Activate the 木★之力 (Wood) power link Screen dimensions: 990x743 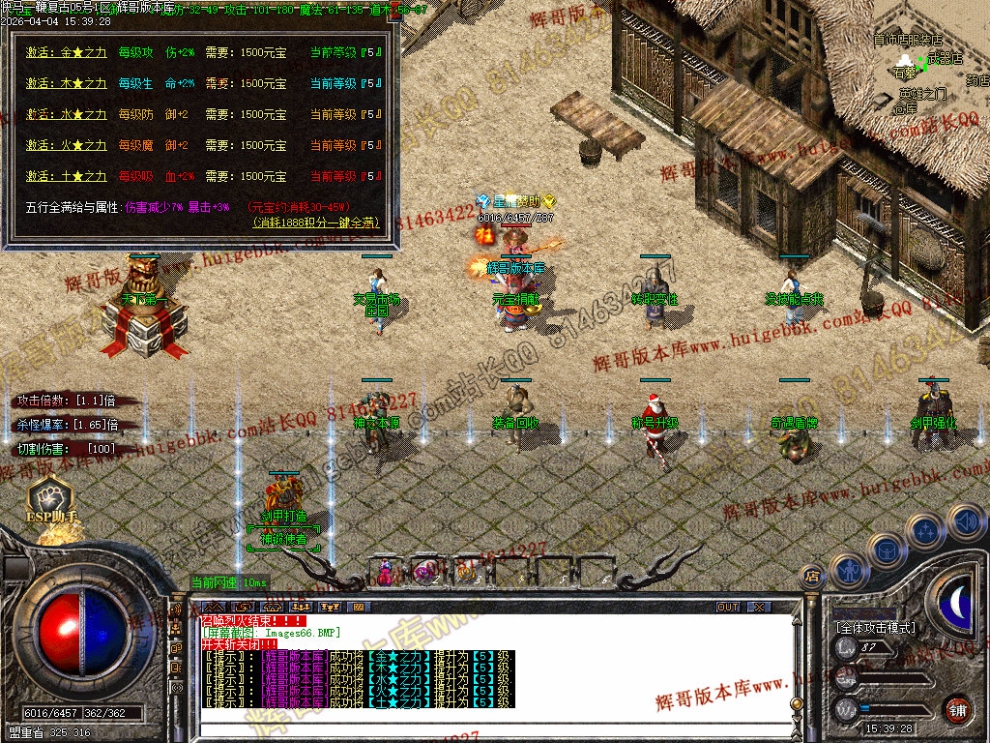pos(66,84)
